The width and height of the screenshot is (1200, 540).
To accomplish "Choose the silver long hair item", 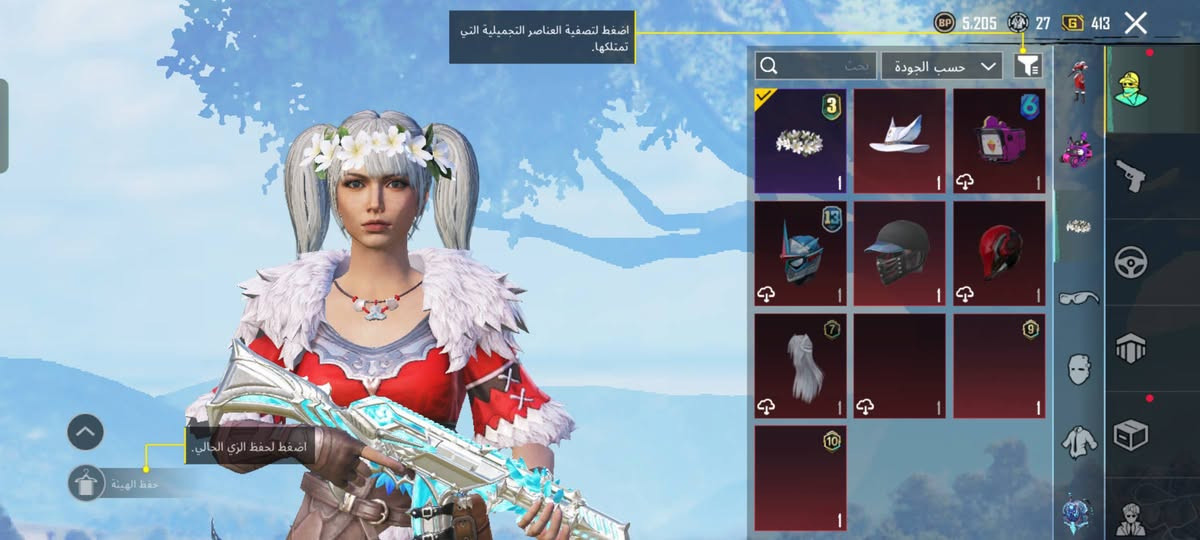I will 800,366.
